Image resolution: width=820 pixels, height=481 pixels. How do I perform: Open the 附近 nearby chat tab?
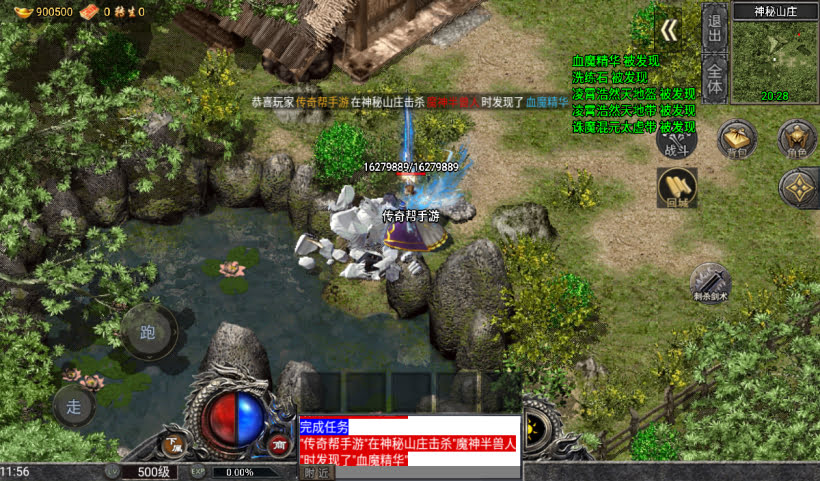point(316,473)
